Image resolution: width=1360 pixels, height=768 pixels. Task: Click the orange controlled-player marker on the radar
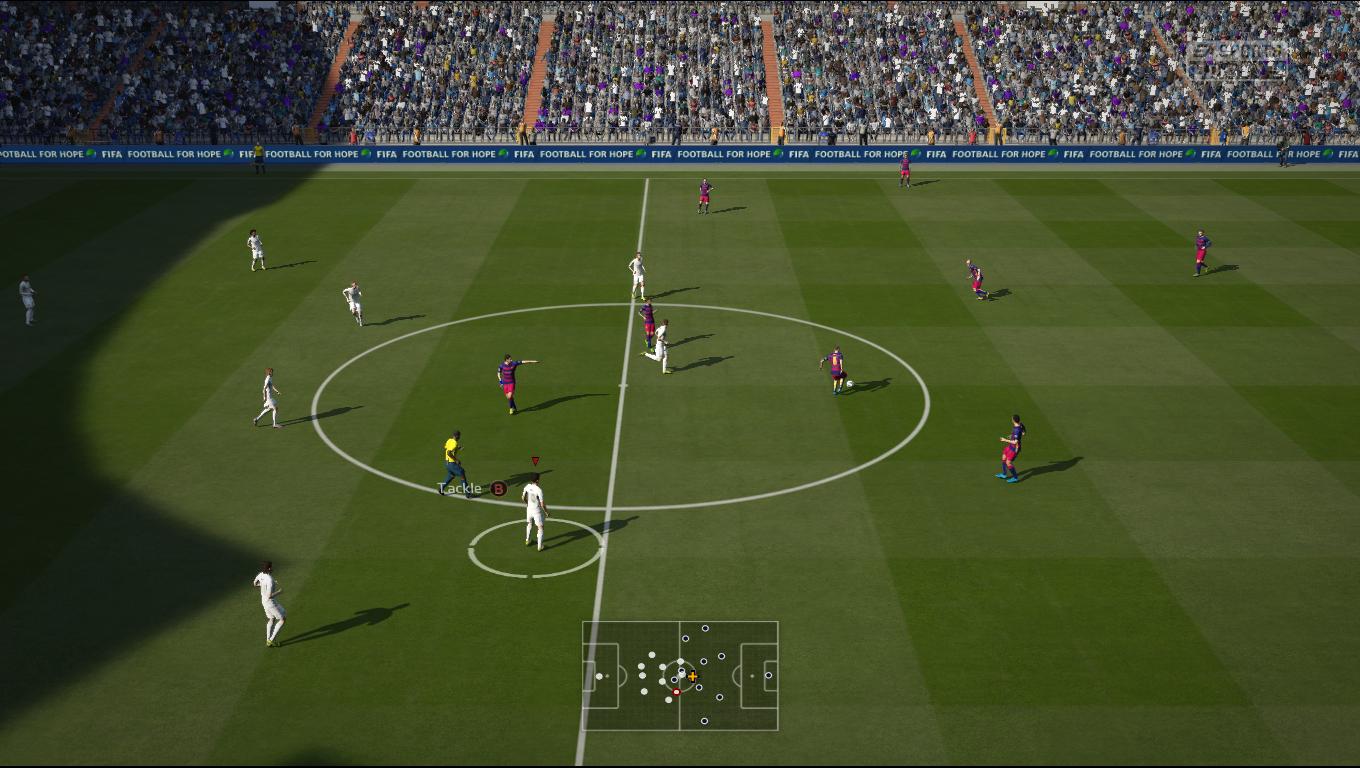(x=693, y=676)
